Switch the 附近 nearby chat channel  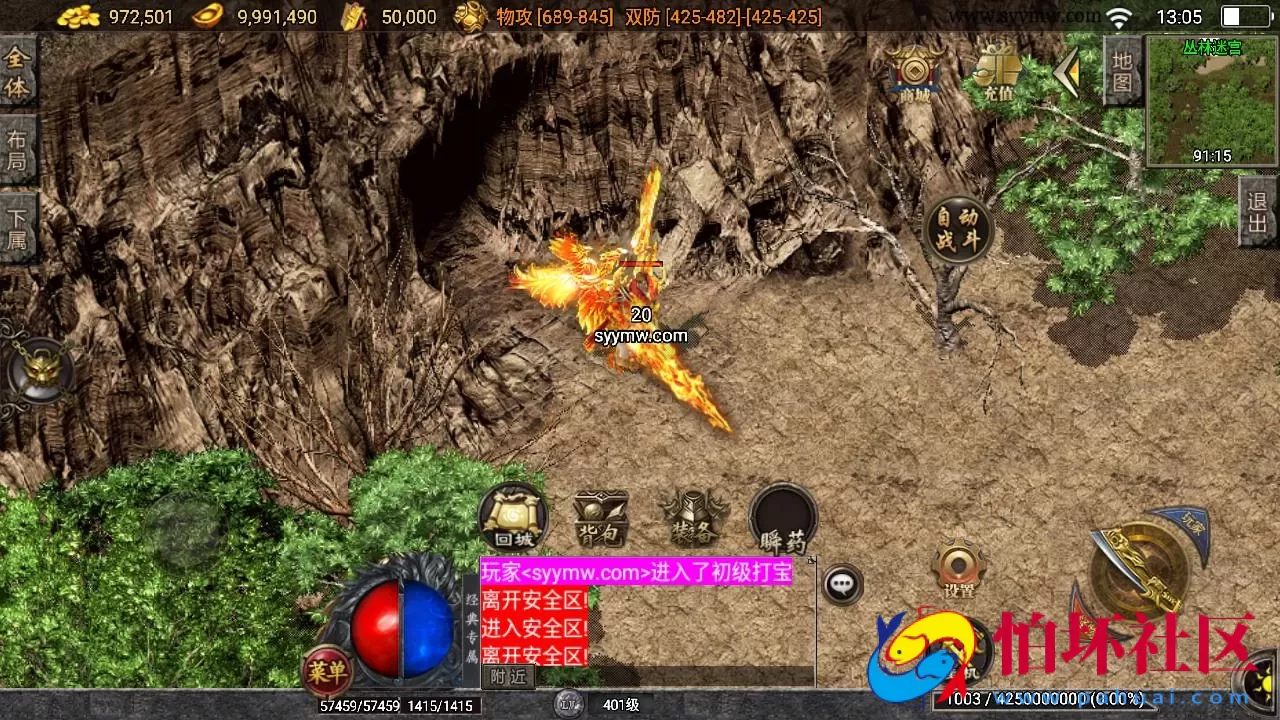(510, 676)
